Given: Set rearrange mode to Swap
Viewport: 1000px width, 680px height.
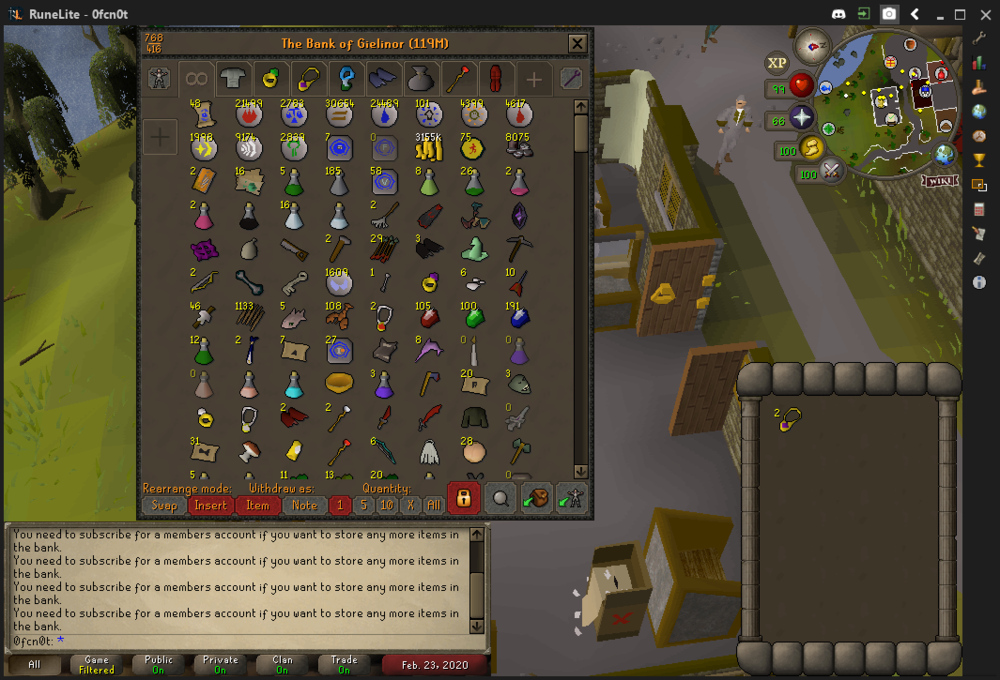Looking at the screenshot, I should coord(164,505).
